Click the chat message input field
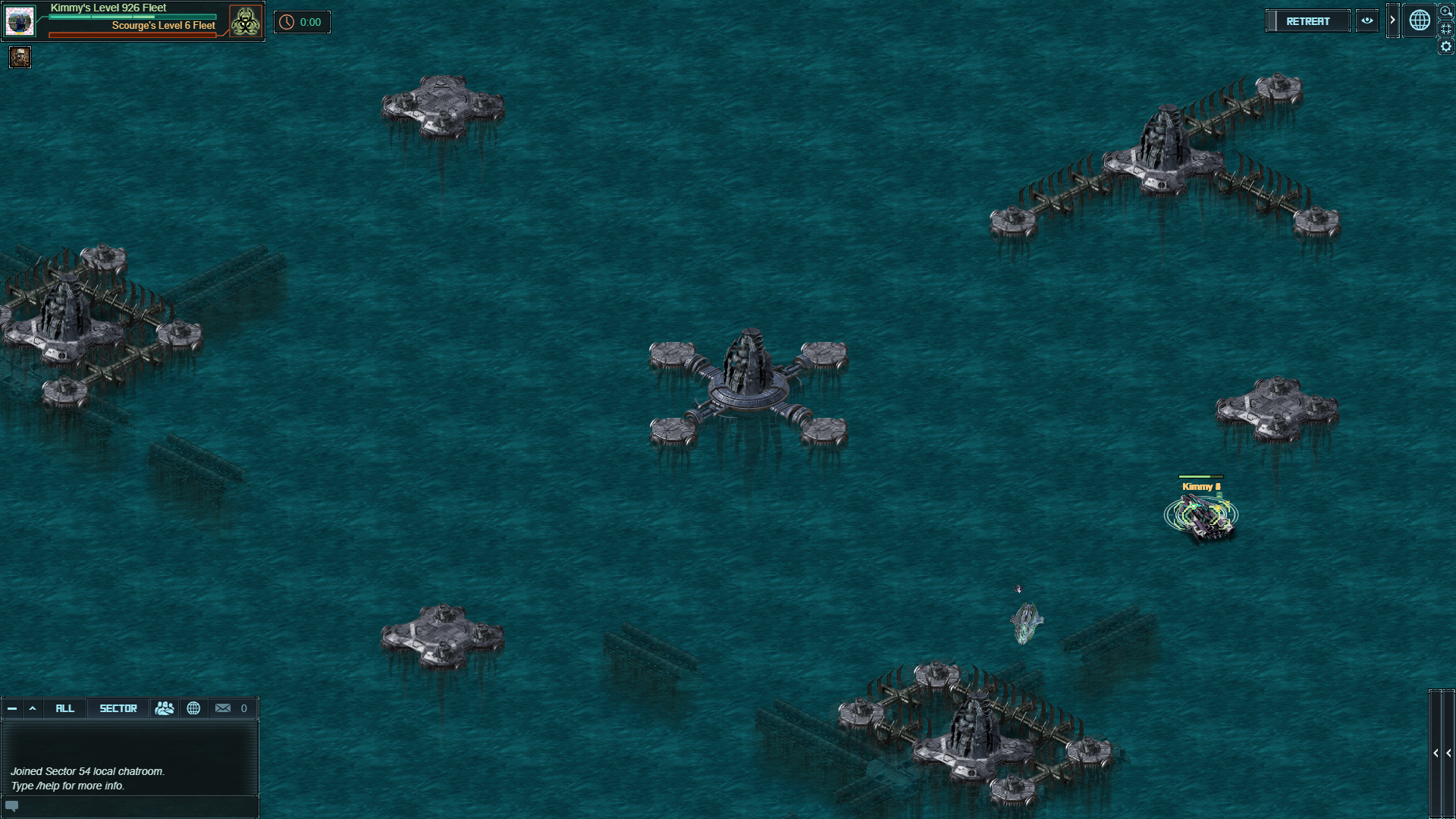The height and width of the screenshot is (819, 1456). pyautogui.click(x=136, y=806)
